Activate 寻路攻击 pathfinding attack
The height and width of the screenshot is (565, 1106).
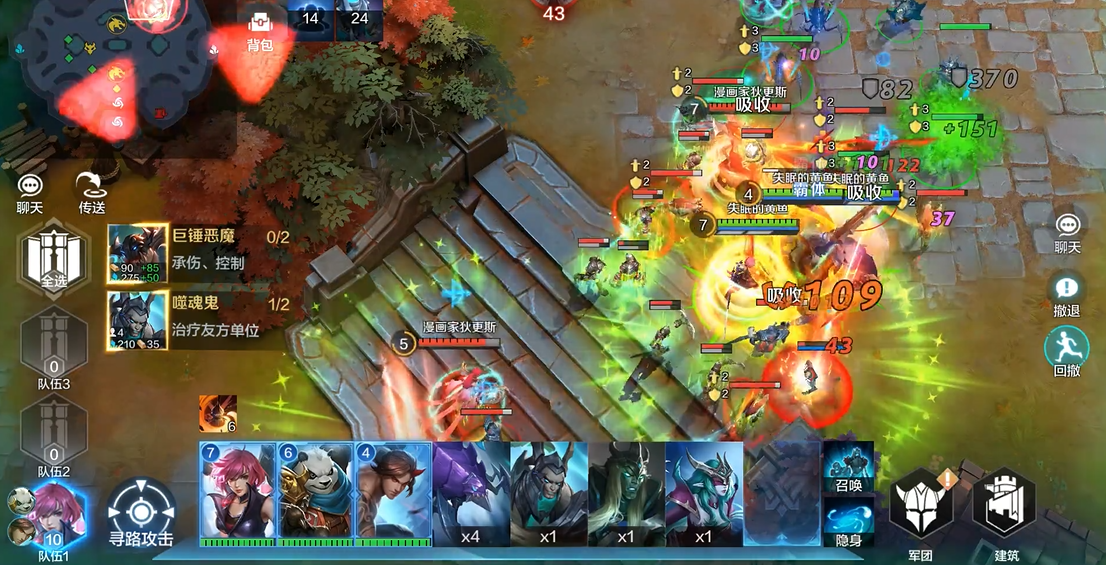coord(141,512)
